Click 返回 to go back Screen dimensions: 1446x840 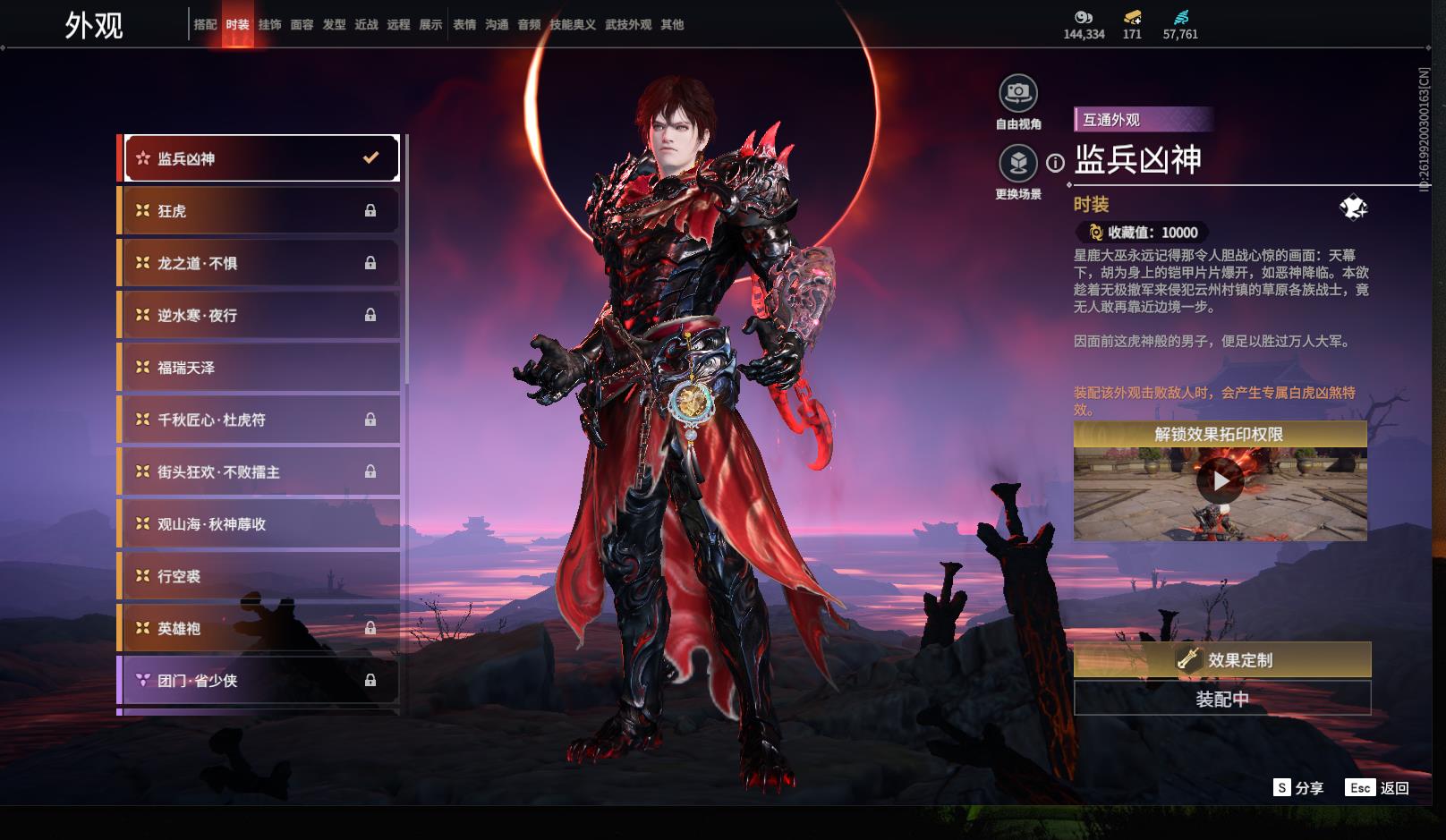pos(1378,788)
